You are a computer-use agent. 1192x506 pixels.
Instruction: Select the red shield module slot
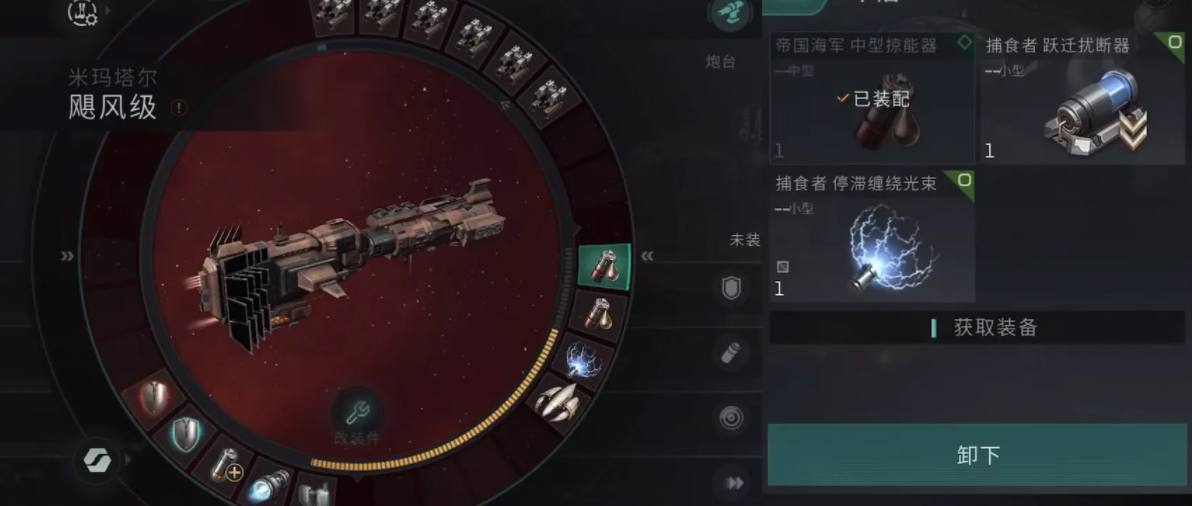pos(155,398)
